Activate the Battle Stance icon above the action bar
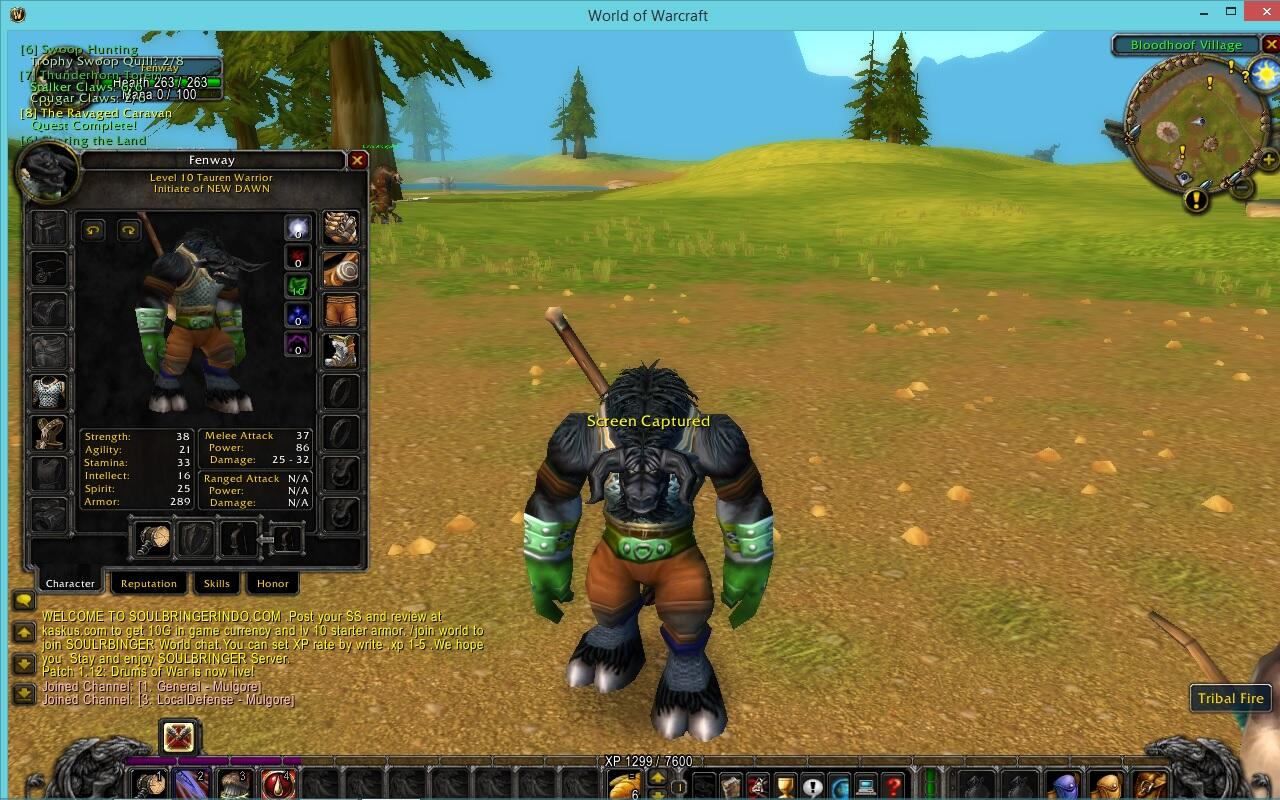The width and height of the screenshot is (1280, 800). (180, 738)
